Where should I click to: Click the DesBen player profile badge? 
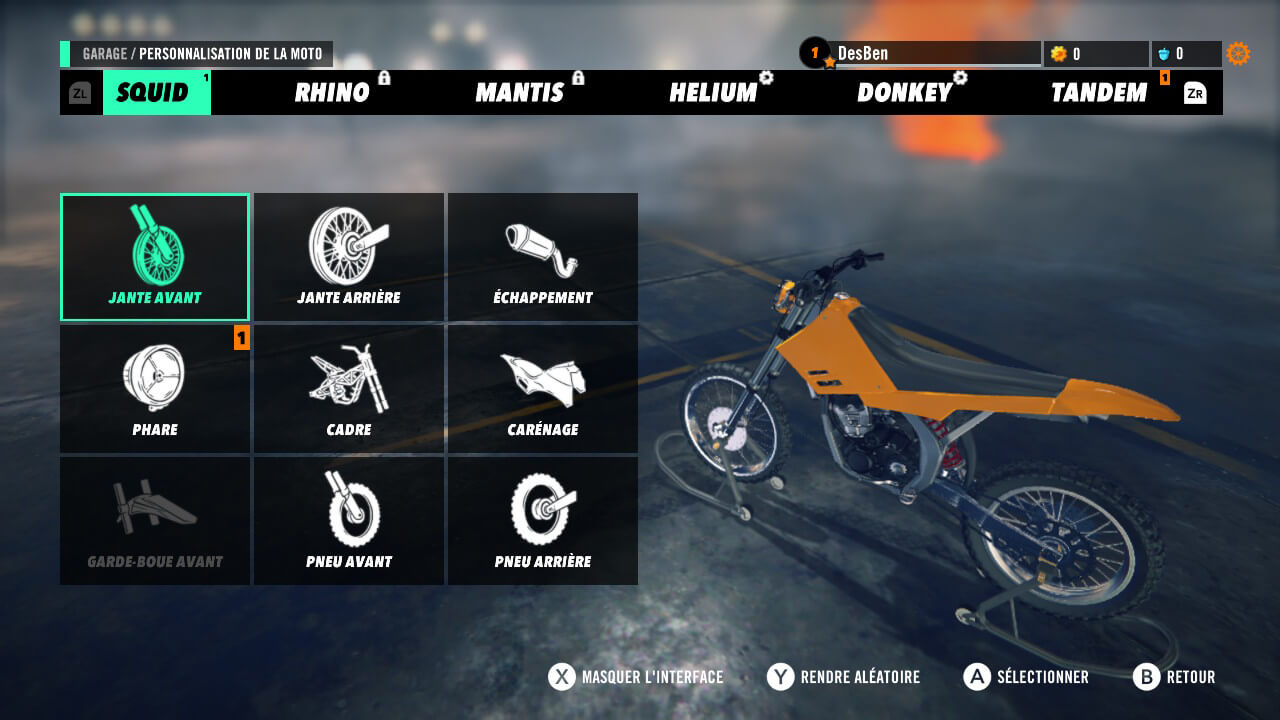[x=862, y=54]
